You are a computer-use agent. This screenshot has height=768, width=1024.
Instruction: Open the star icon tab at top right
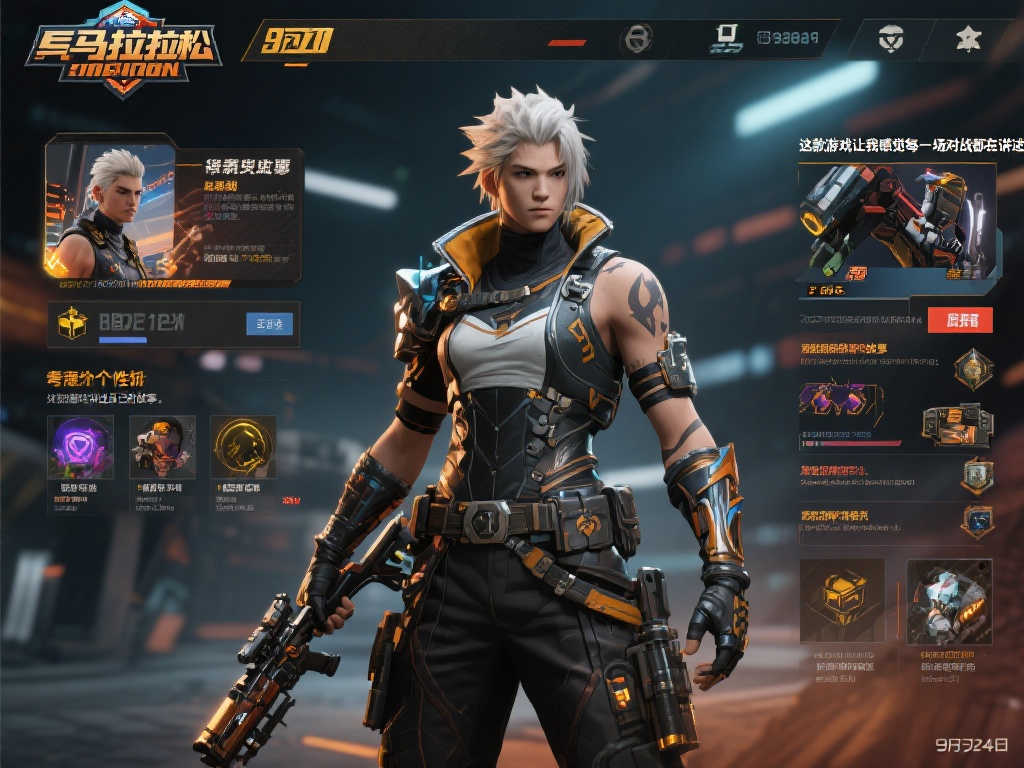click(x=968, y=39)
